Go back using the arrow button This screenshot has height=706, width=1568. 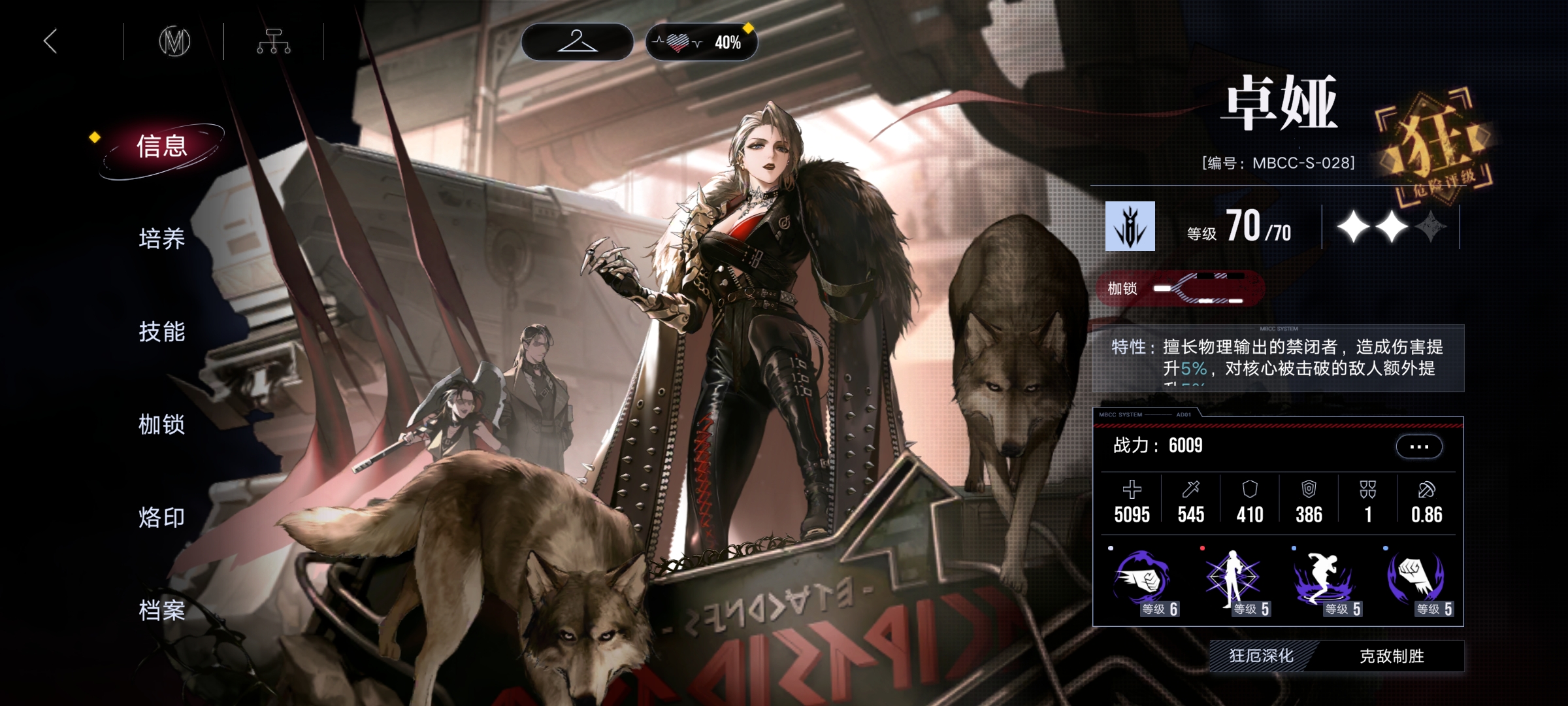coord(50,41)
